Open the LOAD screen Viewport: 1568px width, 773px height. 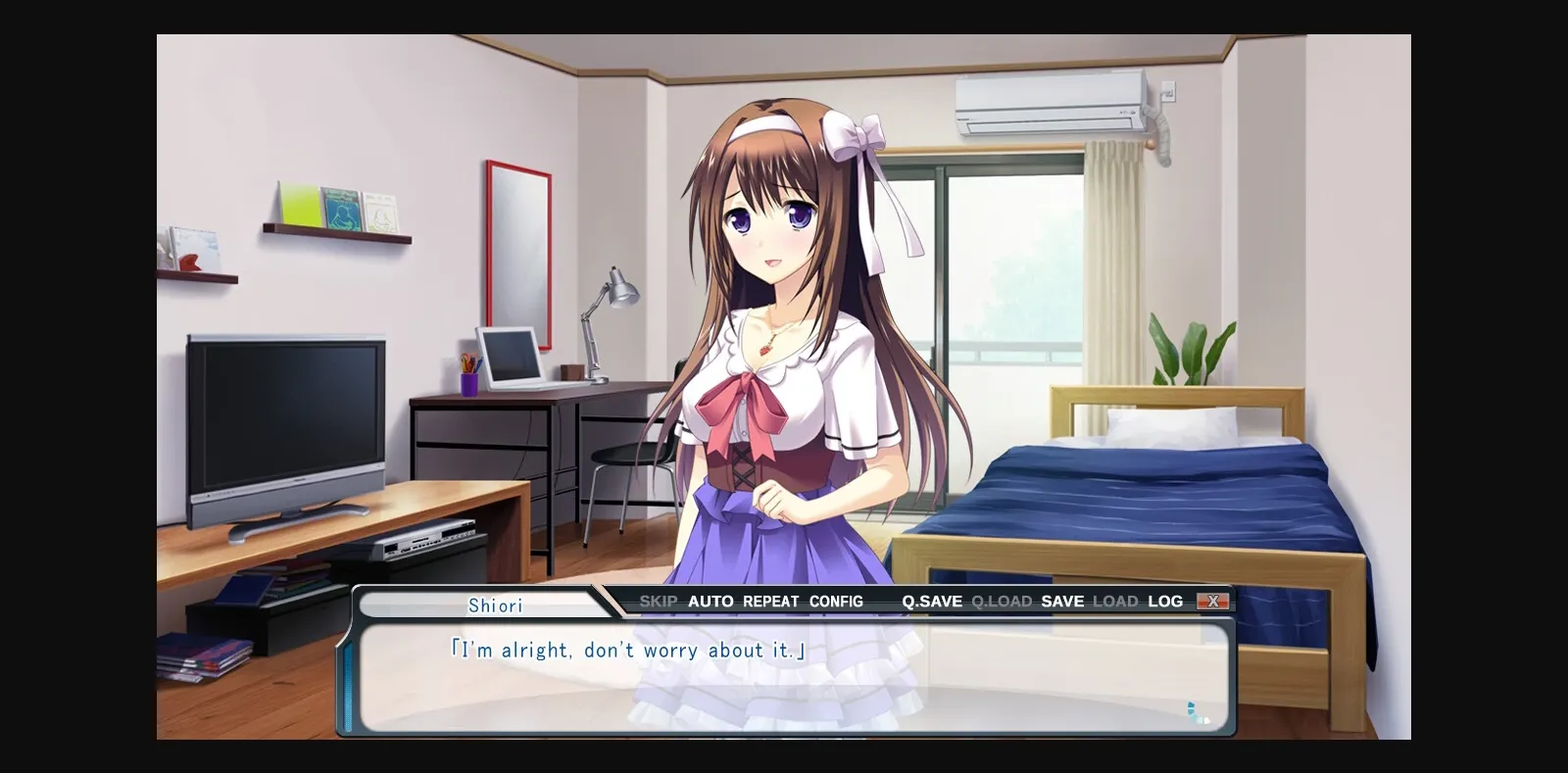point(1117,601)
